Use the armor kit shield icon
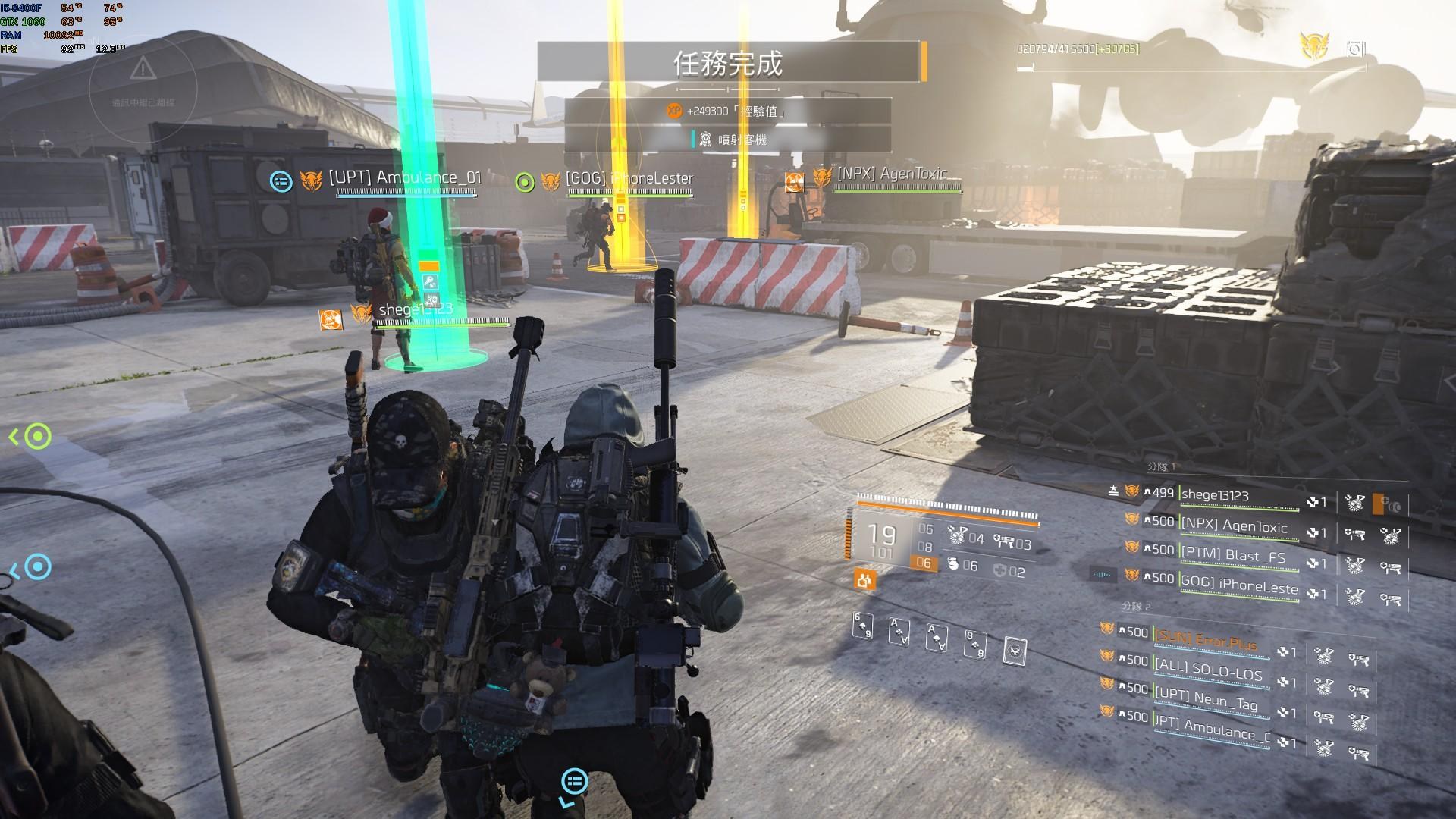Image resolution: width=1456 pixels, height=819 pixels. pyautogui.click(x=1000, y=571)
